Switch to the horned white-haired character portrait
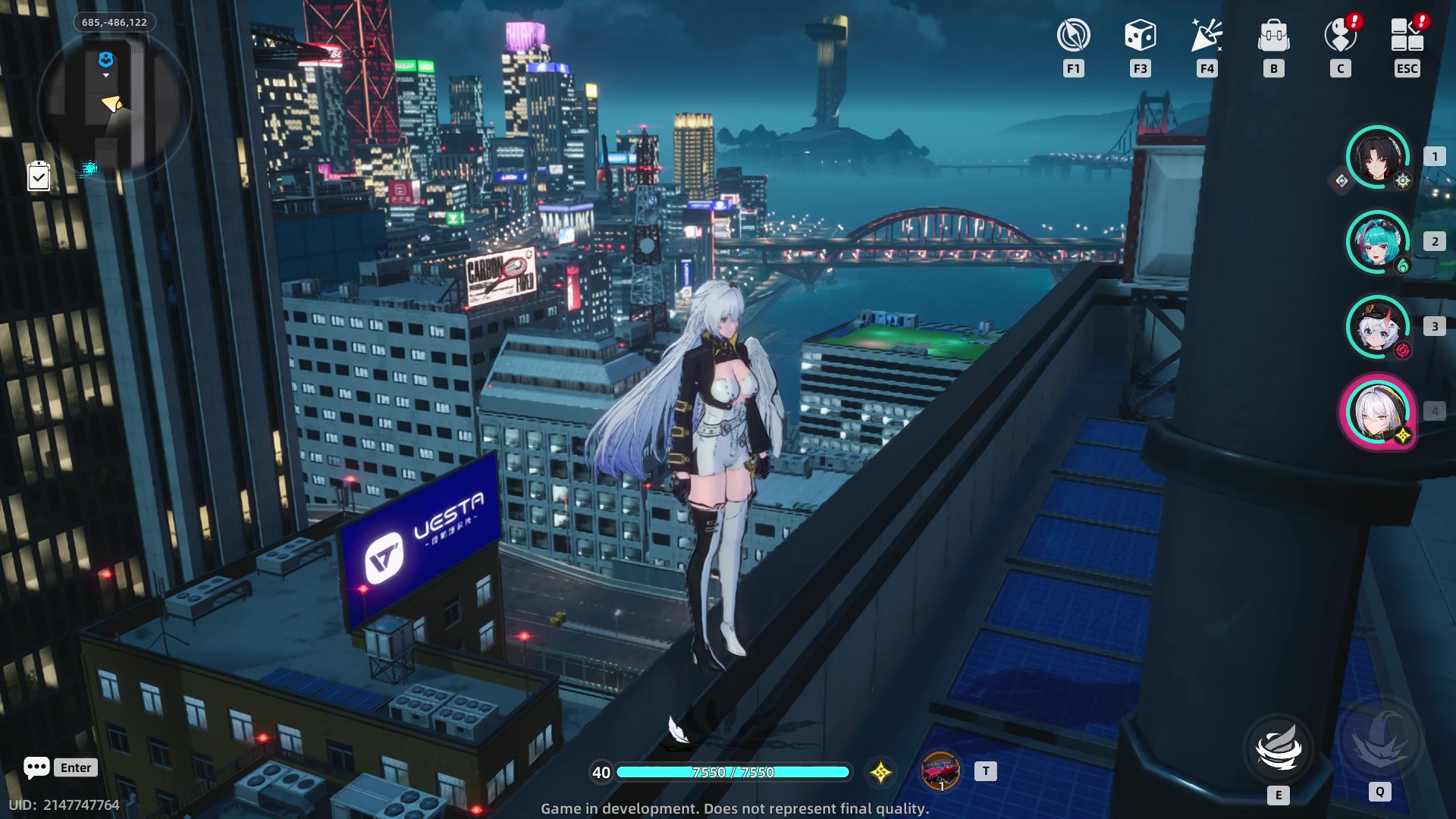Viewport: 1456px width, 819px height. (x=1377, y=327)
